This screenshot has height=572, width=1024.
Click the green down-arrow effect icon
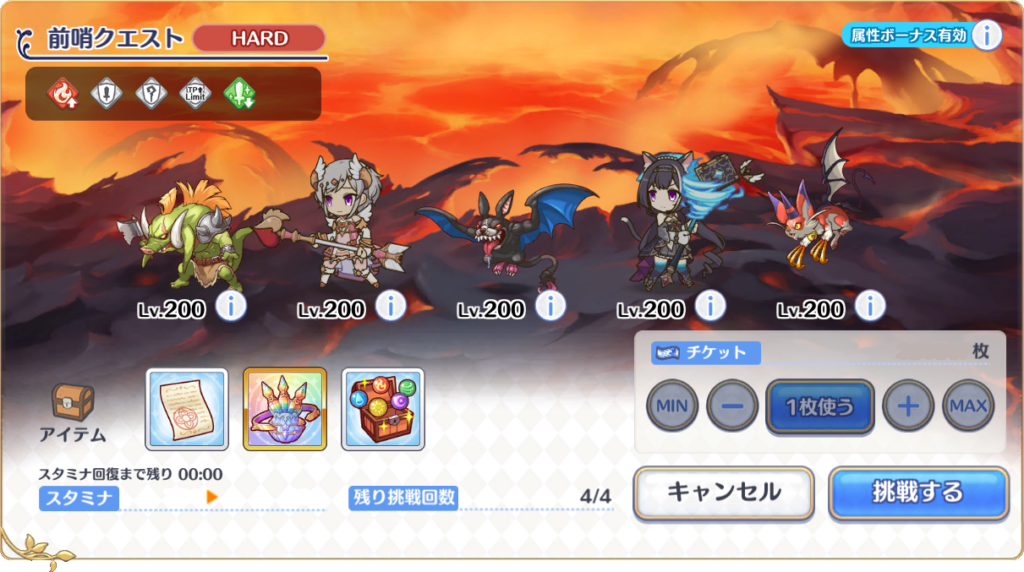coord(240,94)
